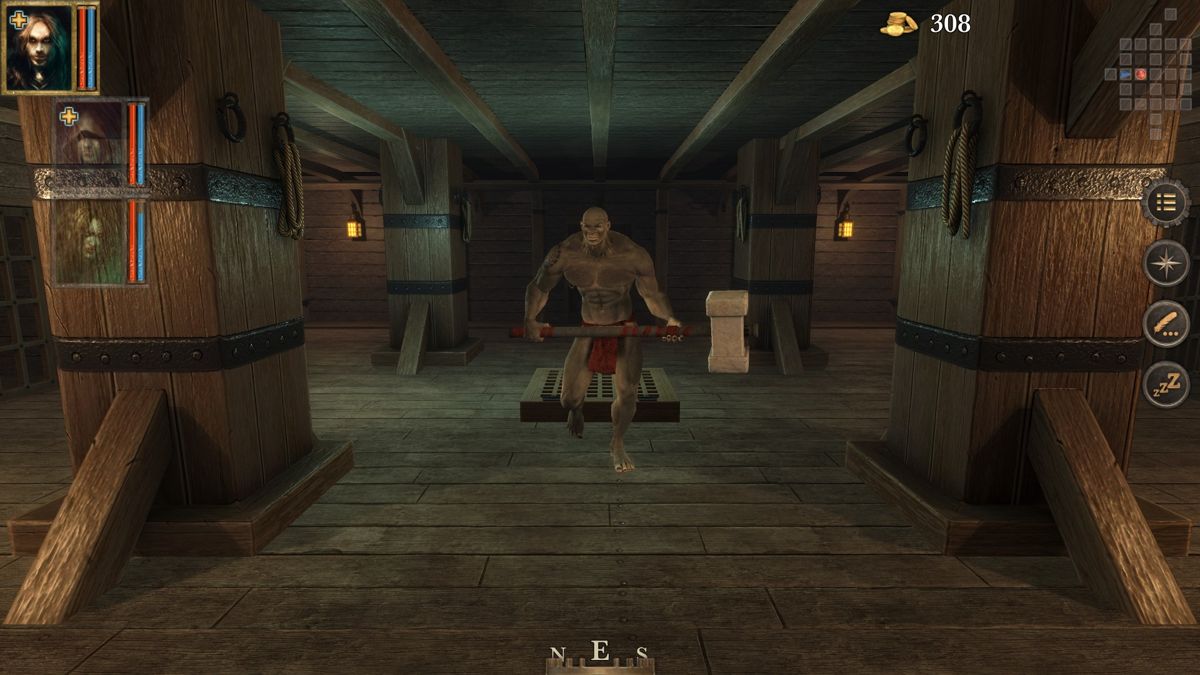Image resolution: width=1200 pixels, height=675 pixels.
Task: Open the quill journal button
Action: pos(1166,324)
